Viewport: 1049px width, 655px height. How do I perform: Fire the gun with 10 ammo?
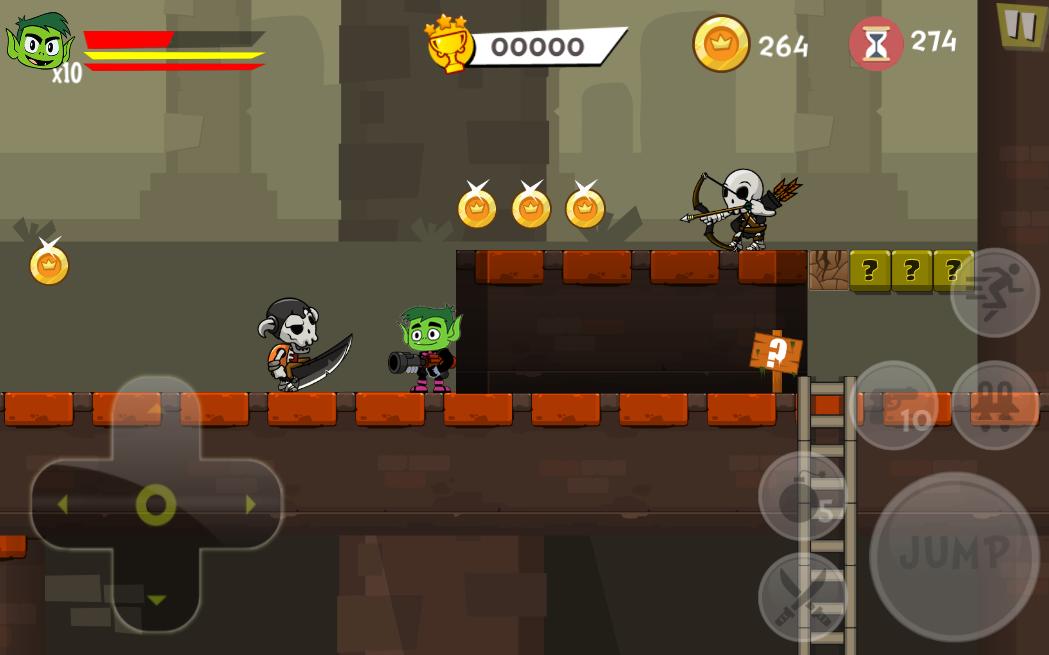(893, 405)
